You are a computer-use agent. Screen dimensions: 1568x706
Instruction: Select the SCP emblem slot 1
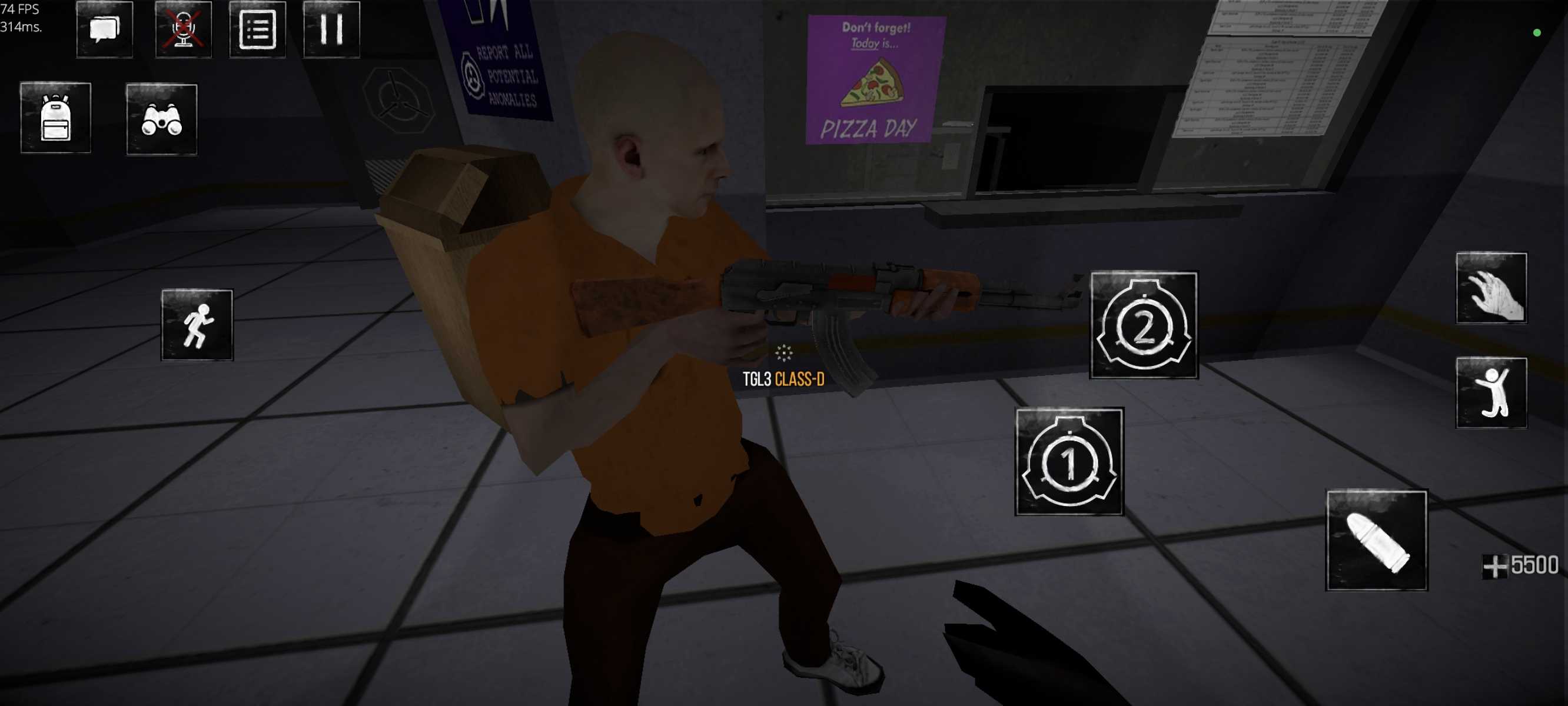(x=1069, y=462)
